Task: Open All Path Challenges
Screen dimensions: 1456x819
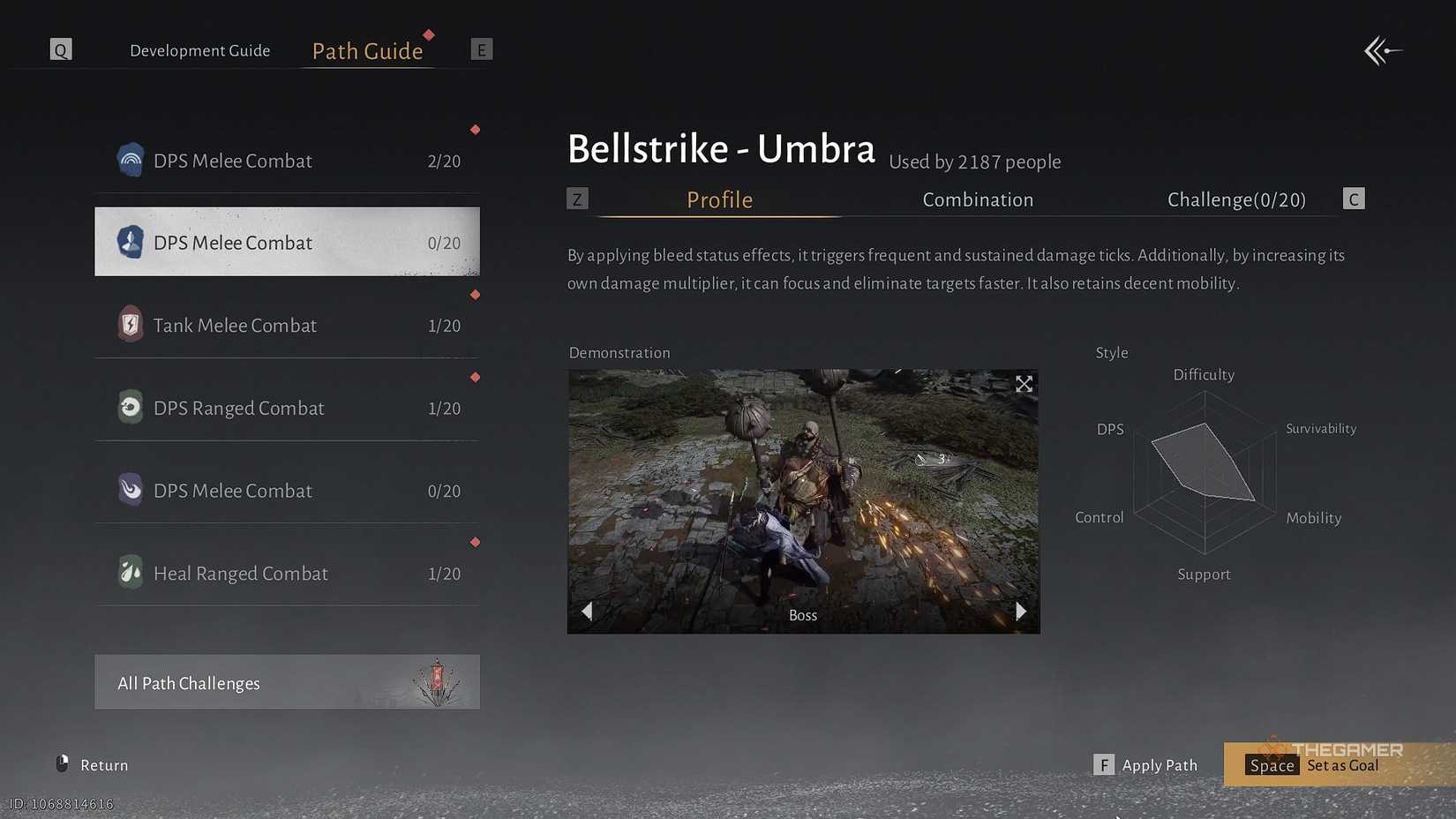Action: (287, 682)
